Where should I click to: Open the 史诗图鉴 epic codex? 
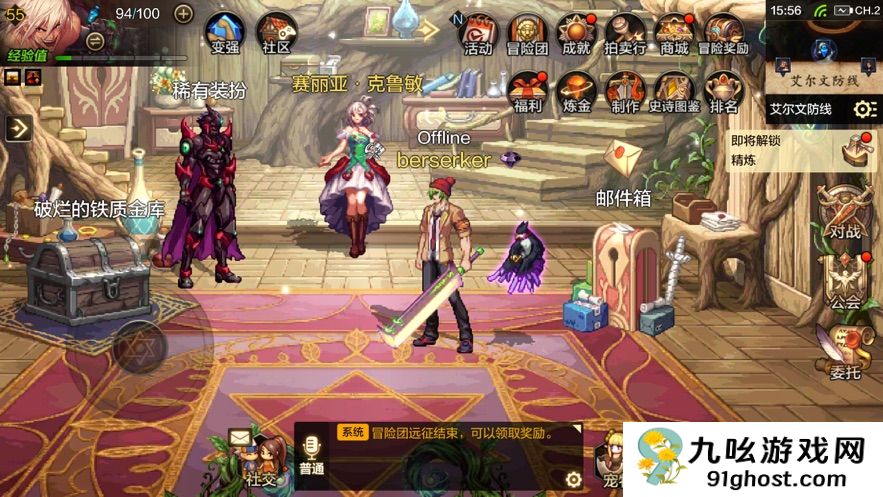coord(674,91)
